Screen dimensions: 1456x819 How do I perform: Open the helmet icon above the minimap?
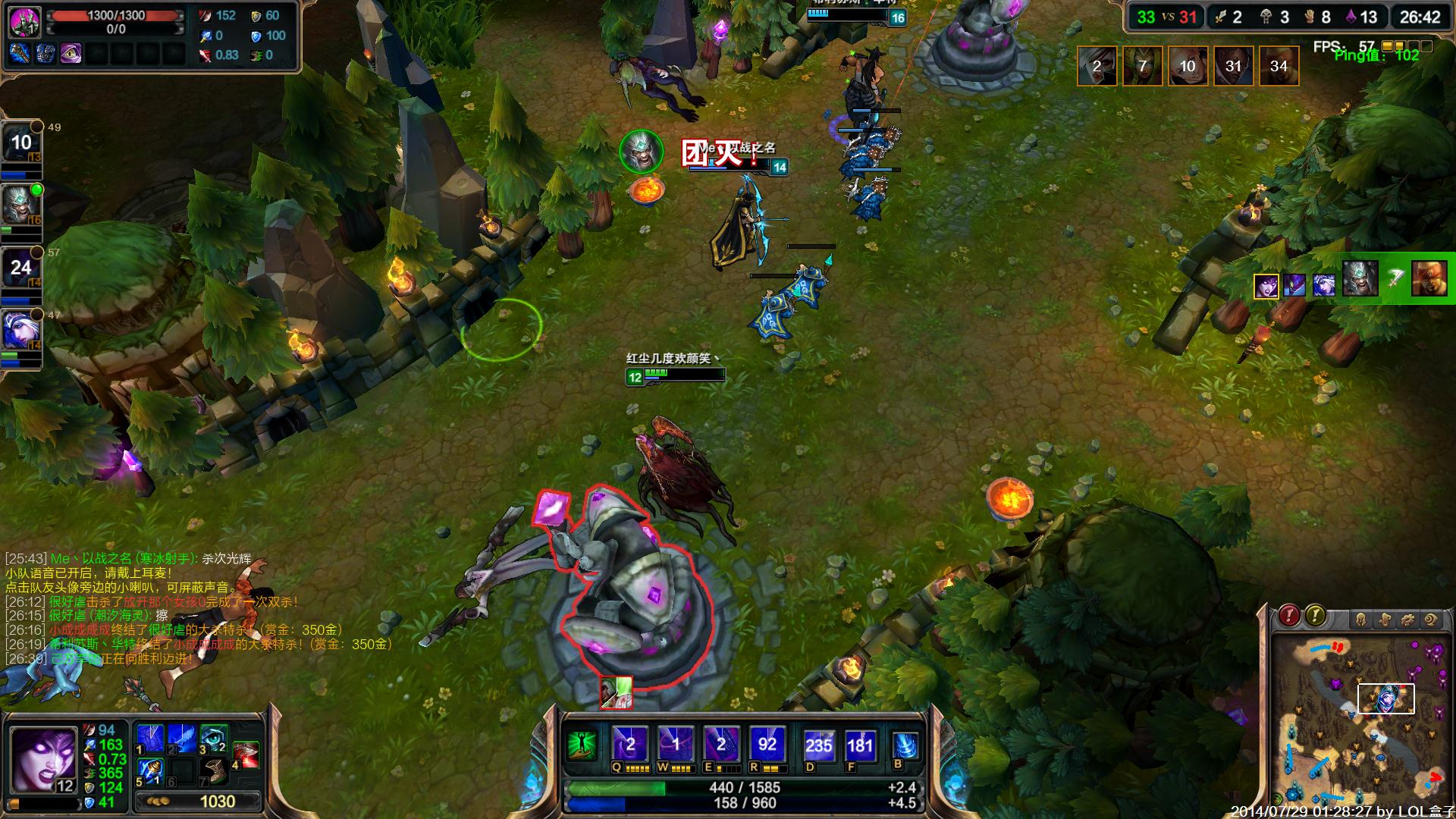[1360, 620]
